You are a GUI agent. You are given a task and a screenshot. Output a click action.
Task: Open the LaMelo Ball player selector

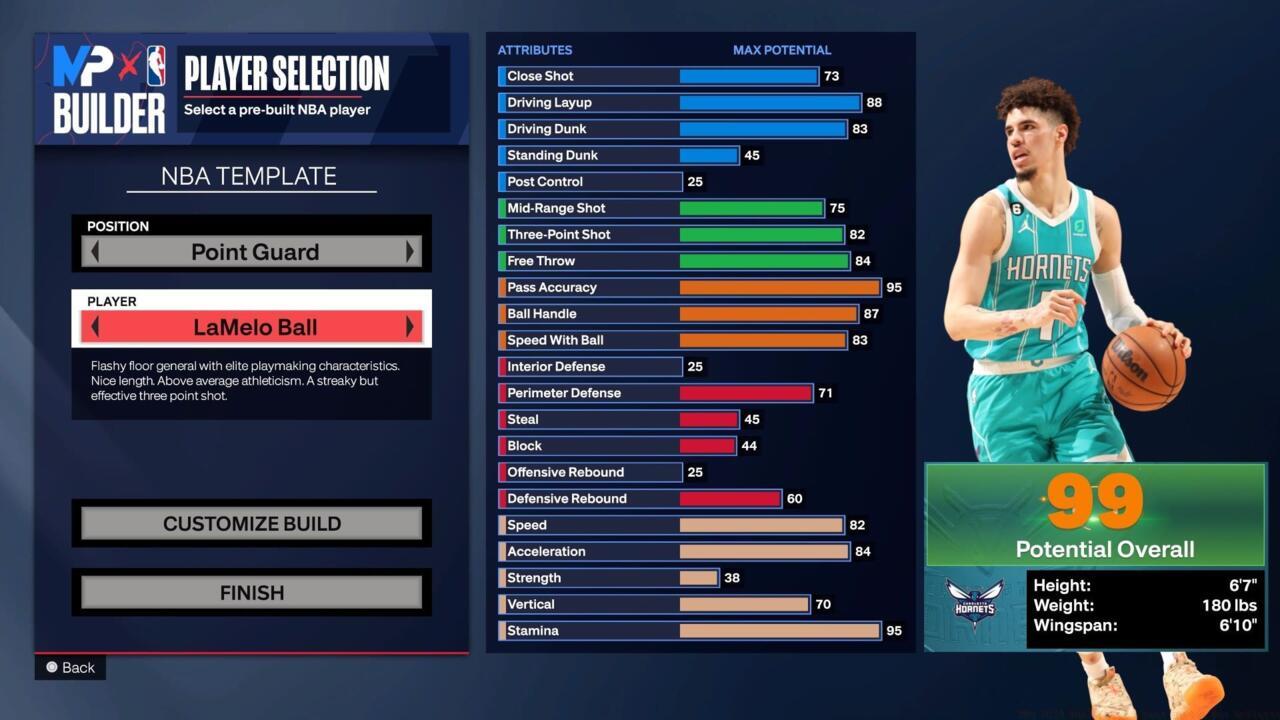[x=252, y=326]
